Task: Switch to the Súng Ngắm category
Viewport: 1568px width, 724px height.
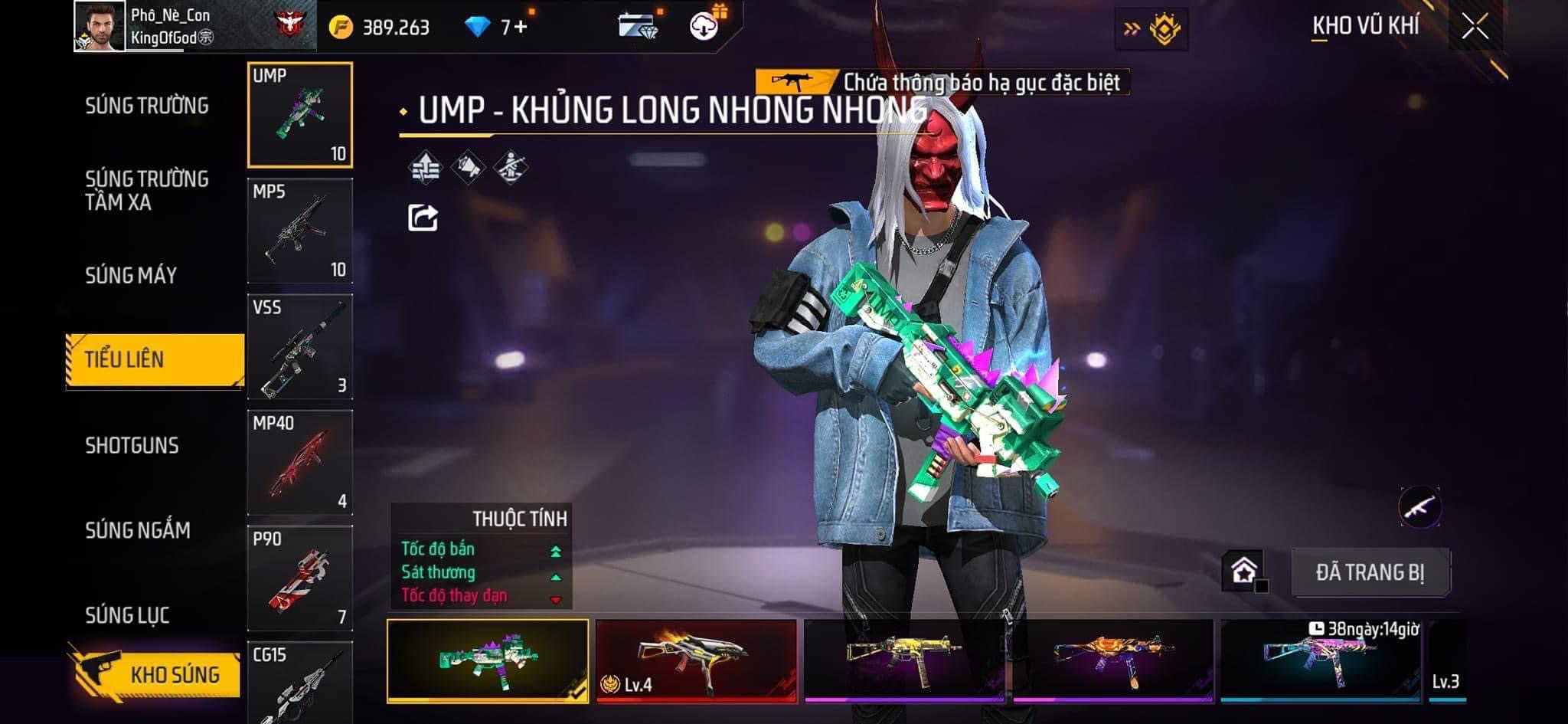Action: click(x=138, y=530)
